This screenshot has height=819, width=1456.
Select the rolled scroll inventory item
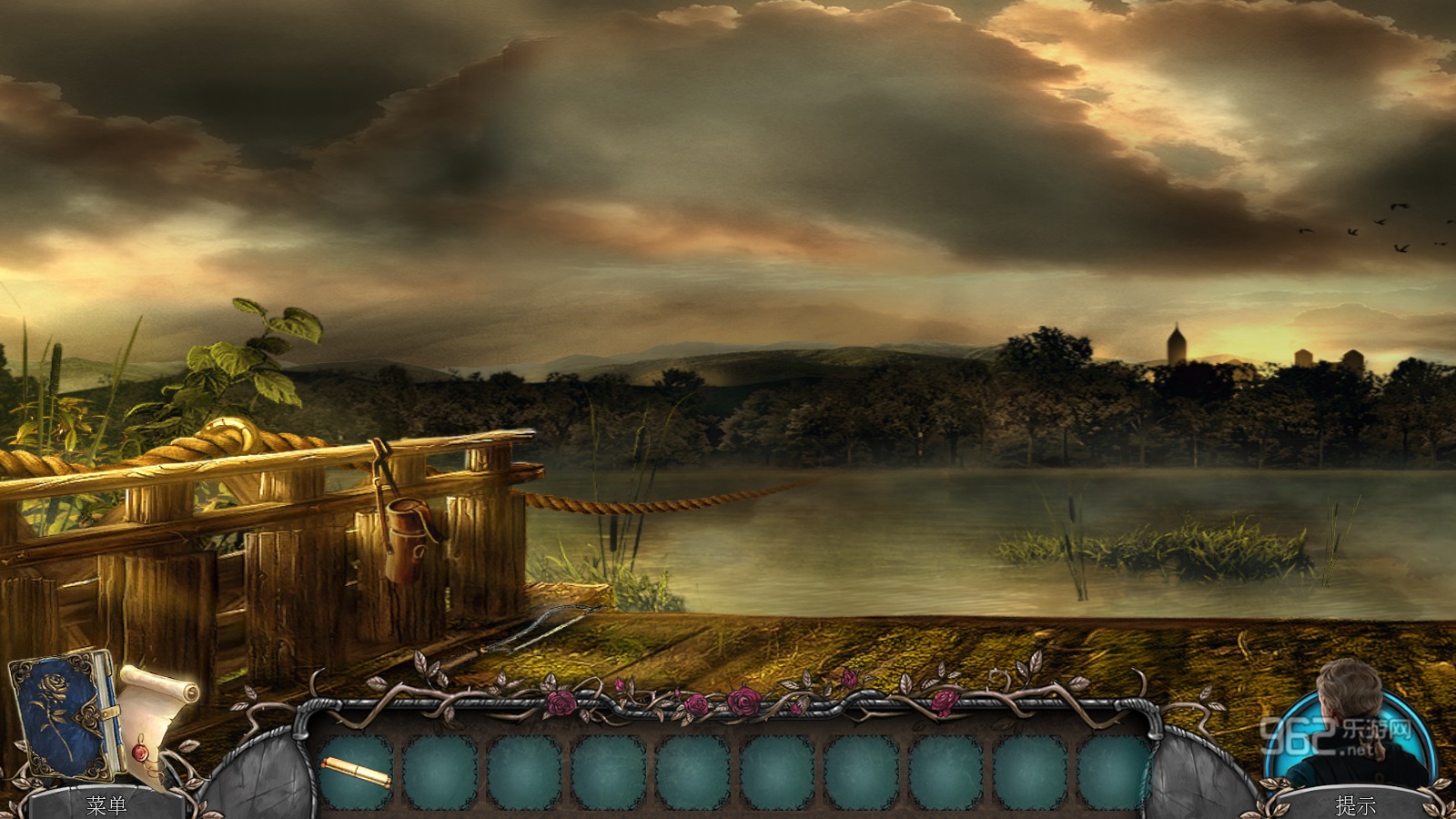[355, 773]
